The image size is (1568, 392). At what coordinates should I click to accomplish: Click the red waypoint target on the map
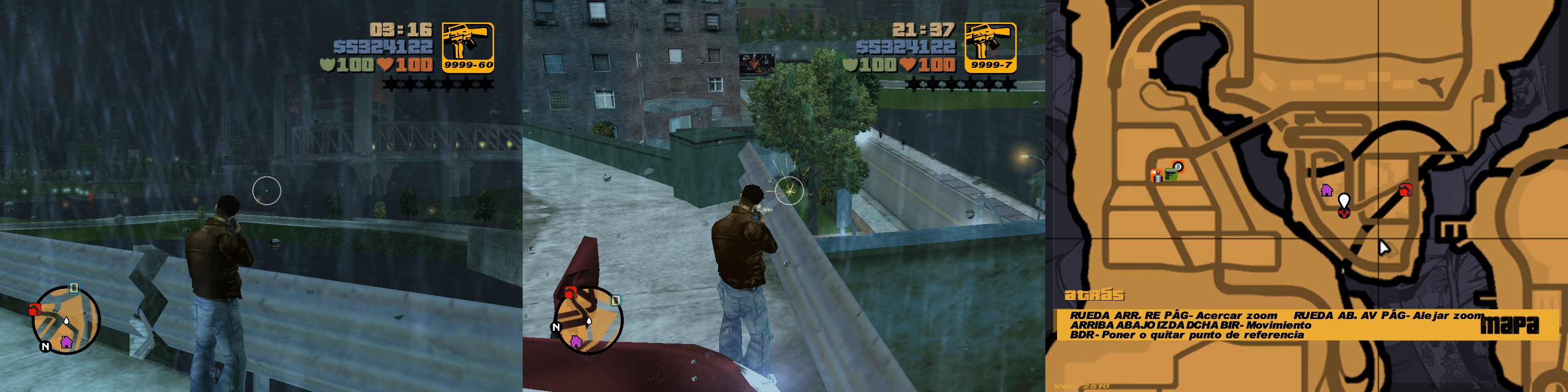[x=1344, y=212]
